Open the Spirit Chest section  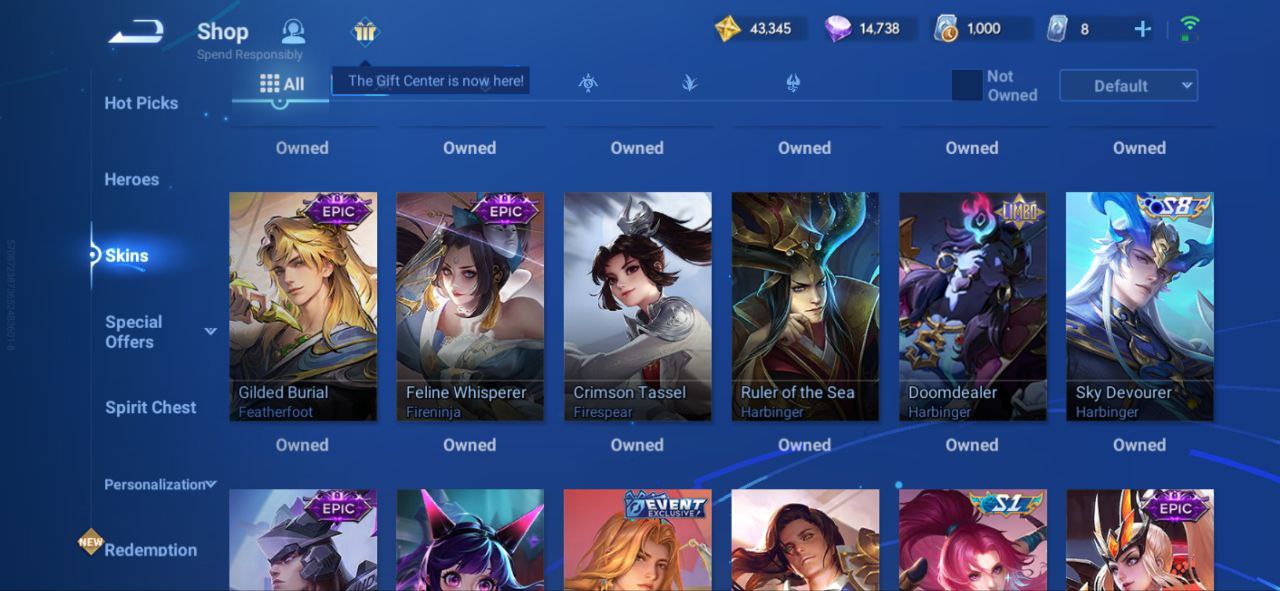[x=151, y=407]
